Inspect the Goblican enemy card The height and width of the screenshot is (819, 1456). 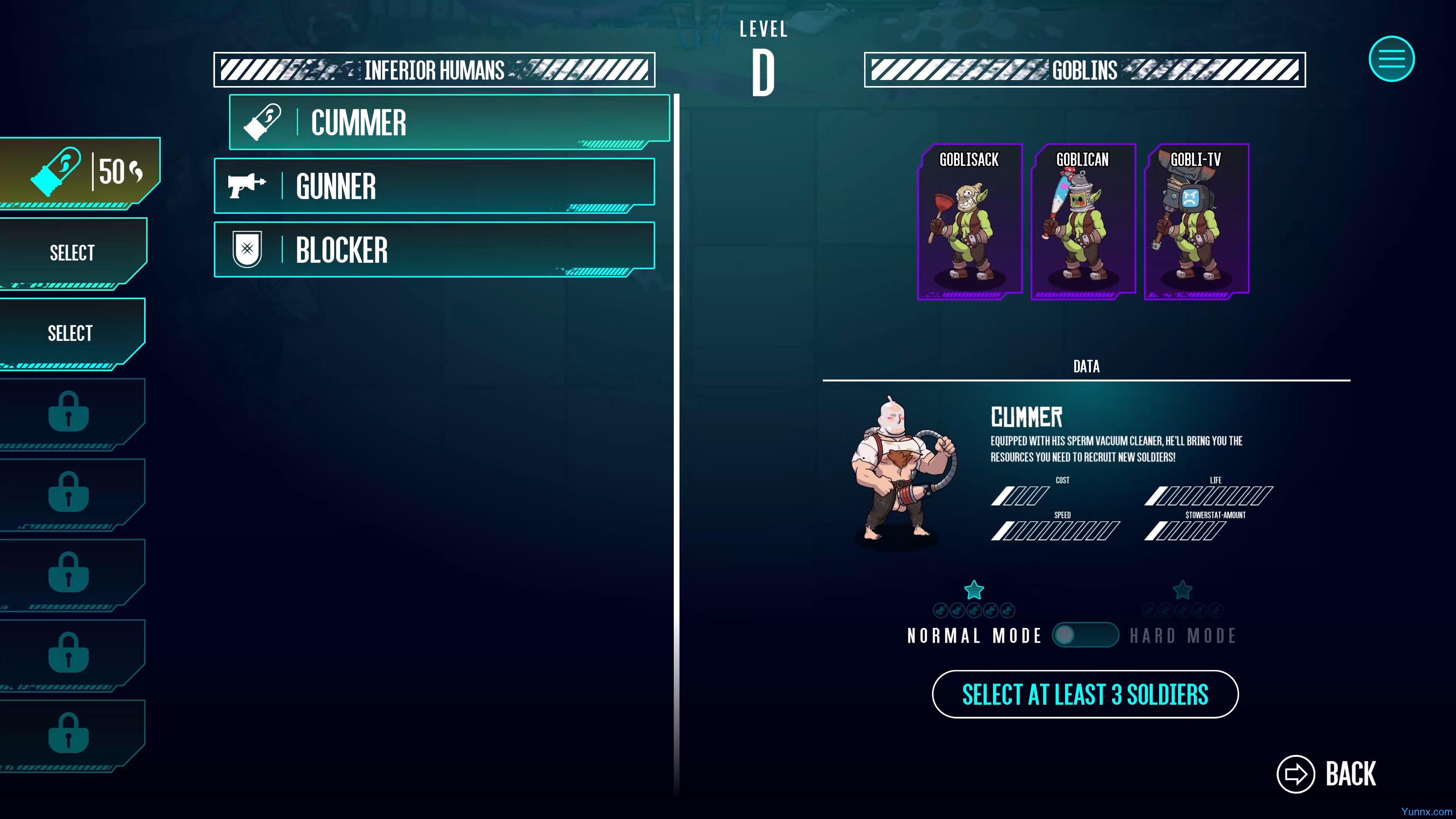[x=1083, y=221]
